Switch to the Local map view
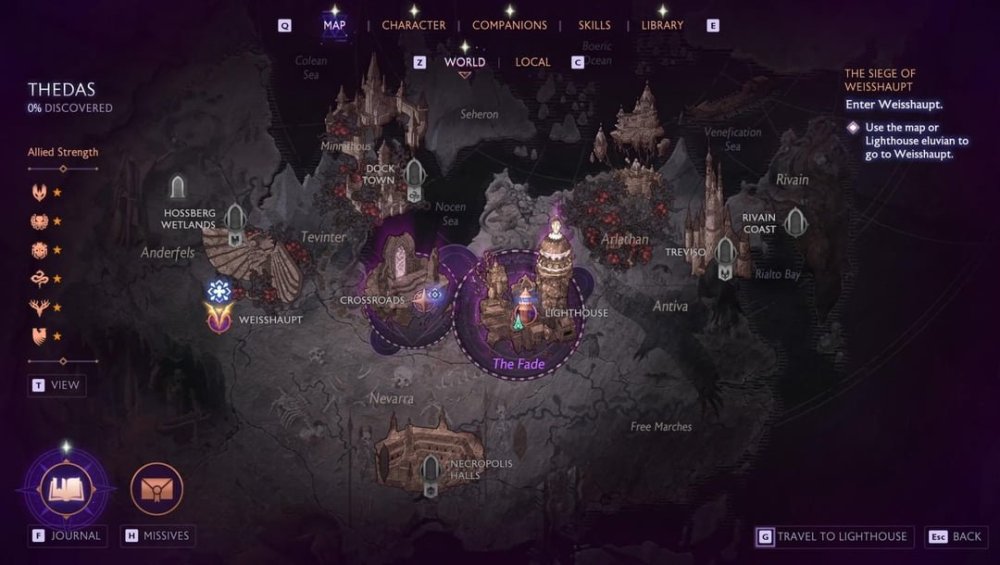 532,62
